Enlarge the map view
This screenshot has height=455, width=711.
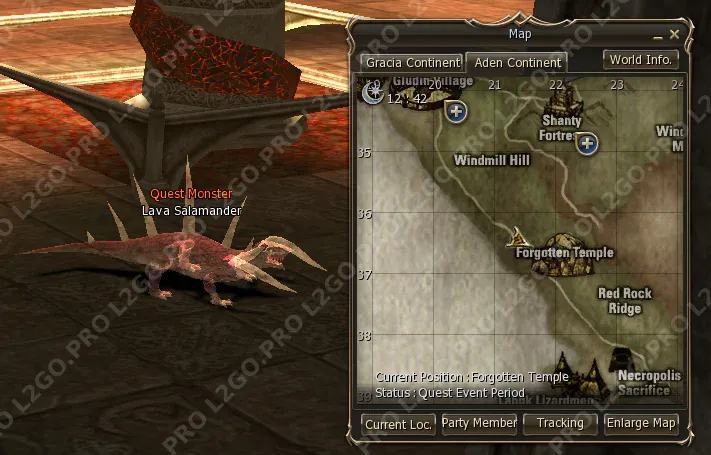(641, 424)
